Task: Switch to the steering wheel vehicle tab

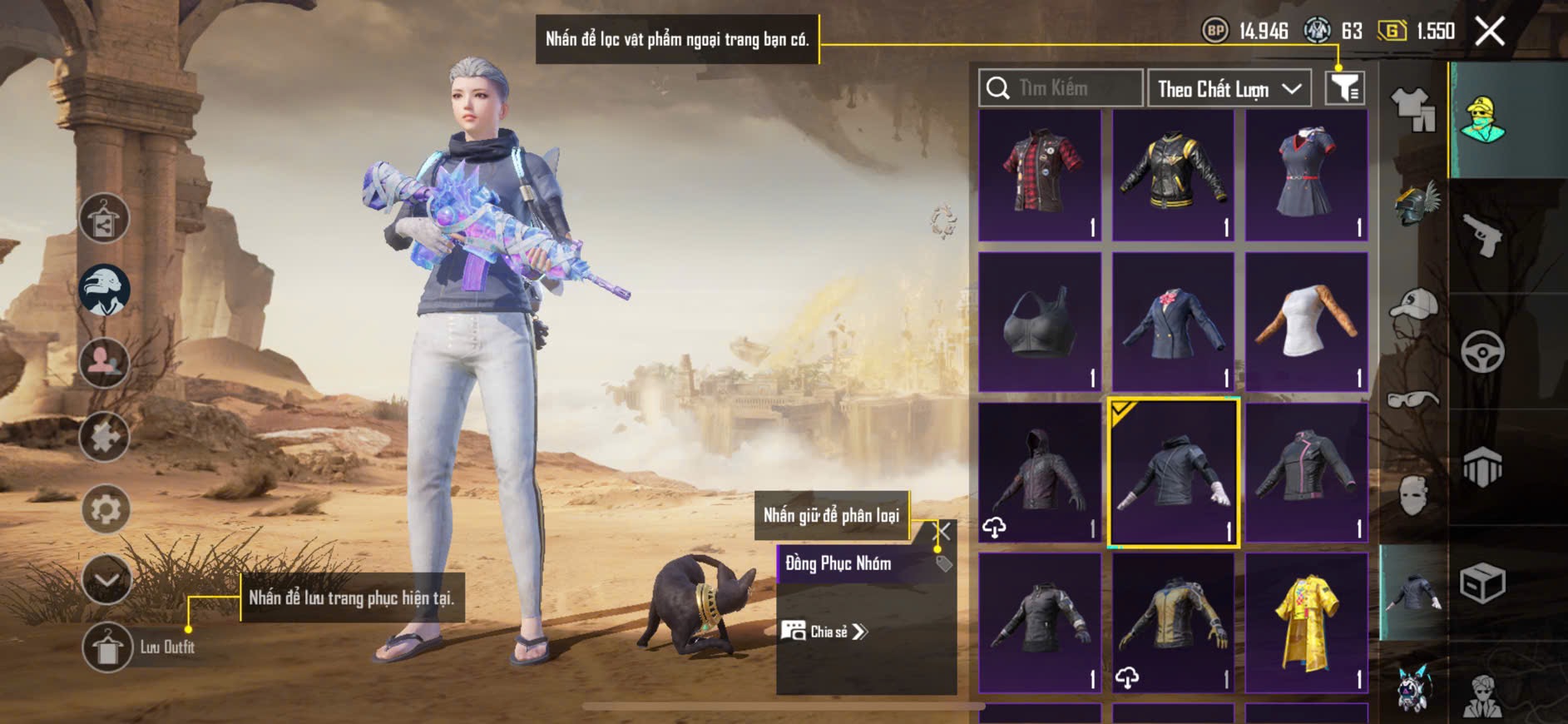Action: pyautogui.click(x=1482, y=352)
